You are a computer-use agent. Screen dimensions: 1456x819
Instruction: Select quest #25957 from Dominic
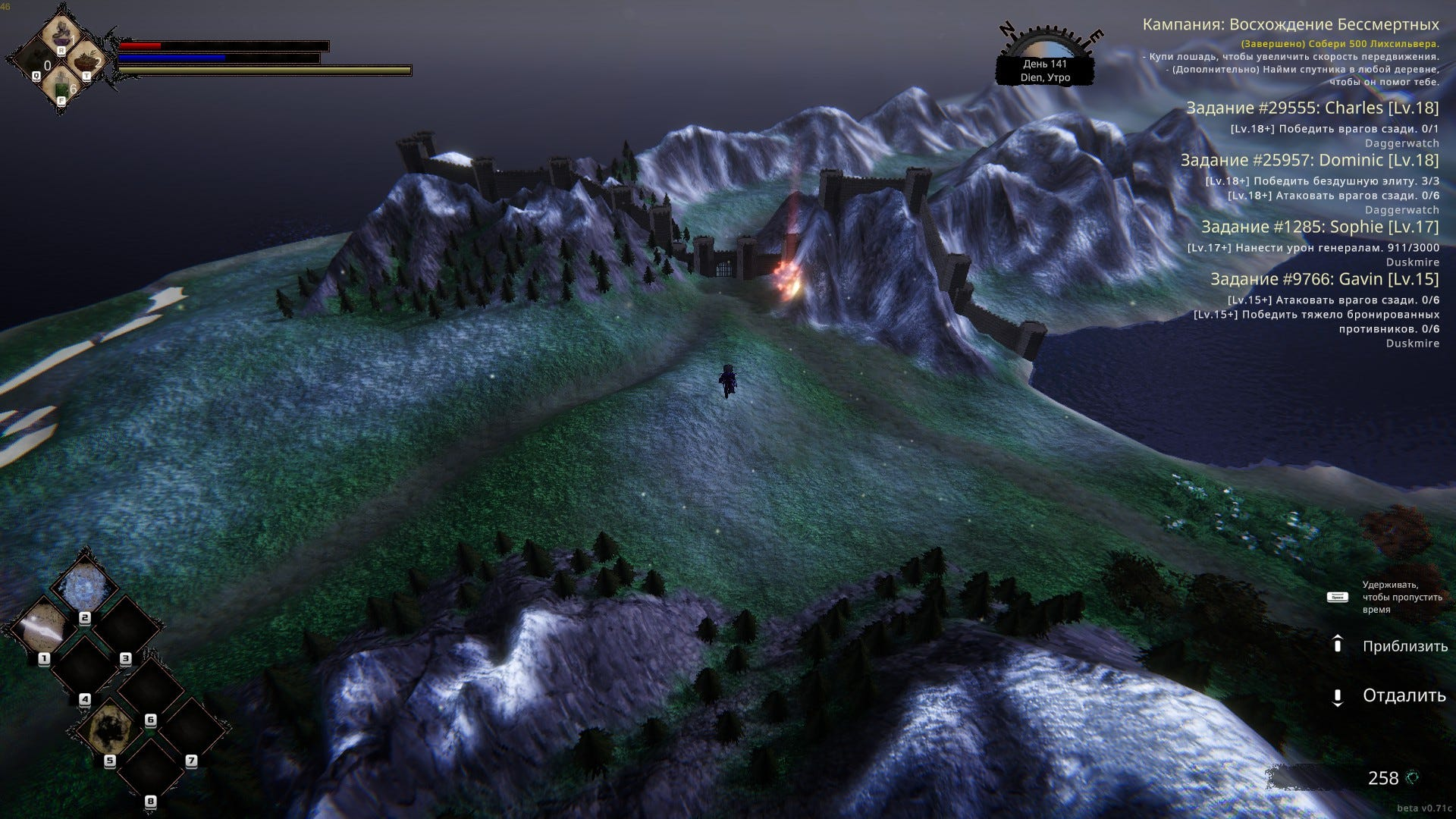pyautogui.click(x=1309, y=161)
